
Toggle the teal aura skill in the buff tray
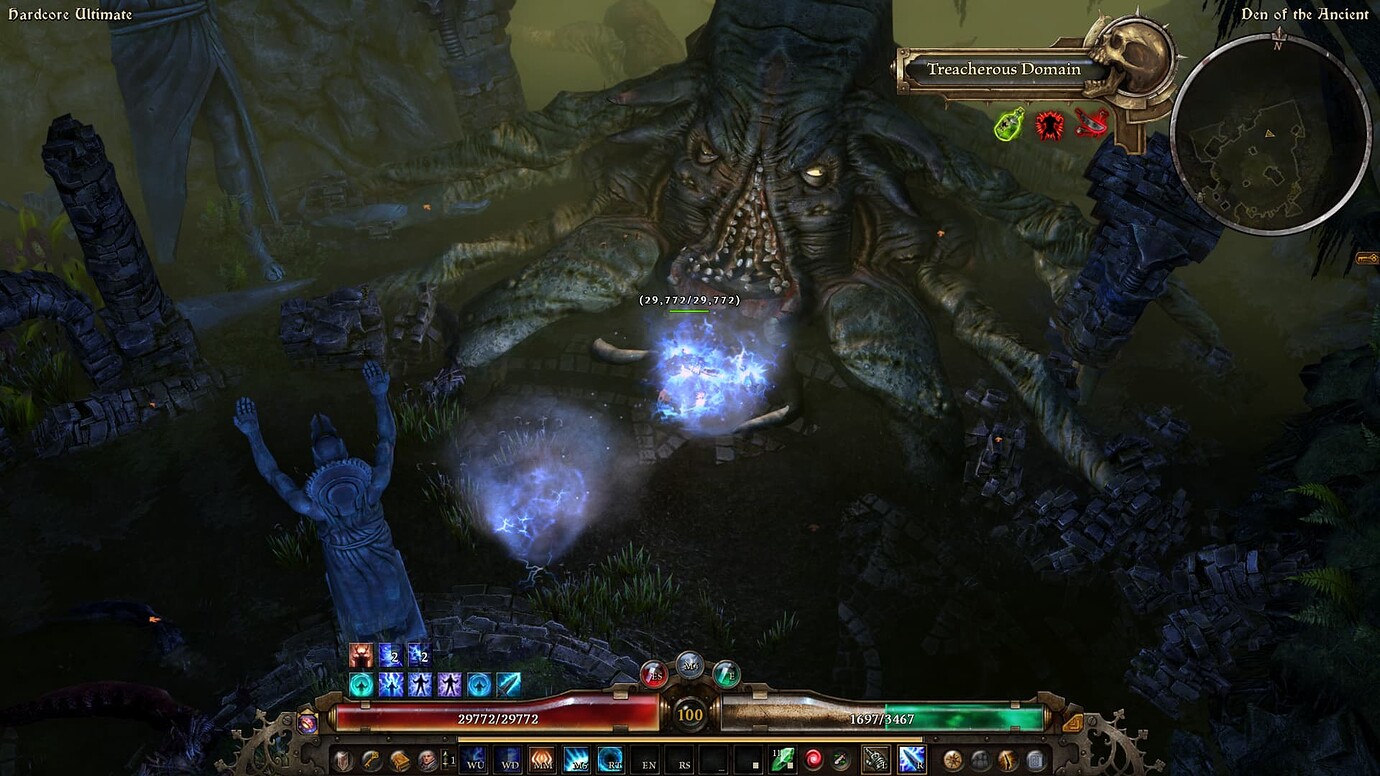(x=361, y=684)
